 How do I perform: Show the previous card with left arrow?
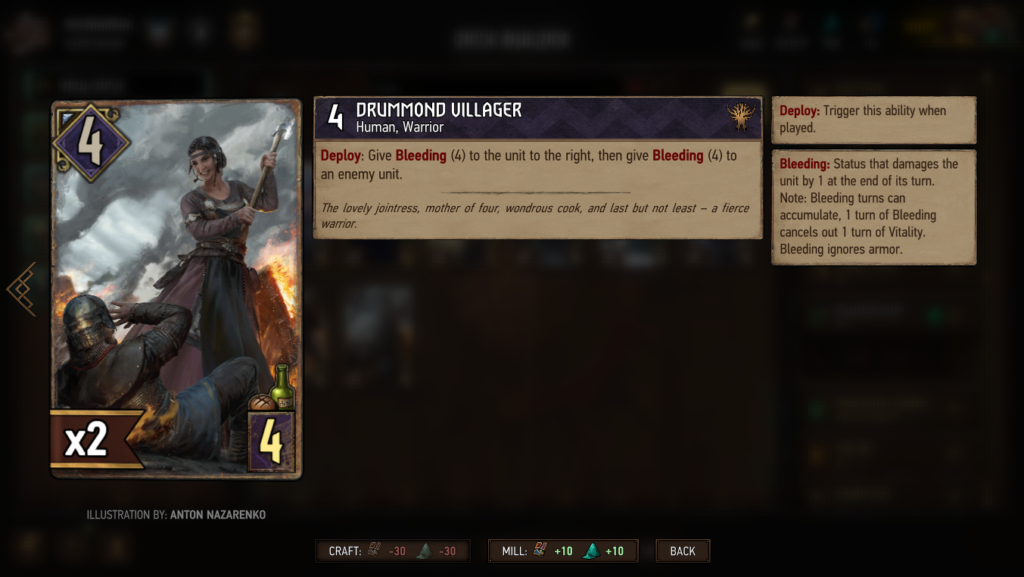22,289
